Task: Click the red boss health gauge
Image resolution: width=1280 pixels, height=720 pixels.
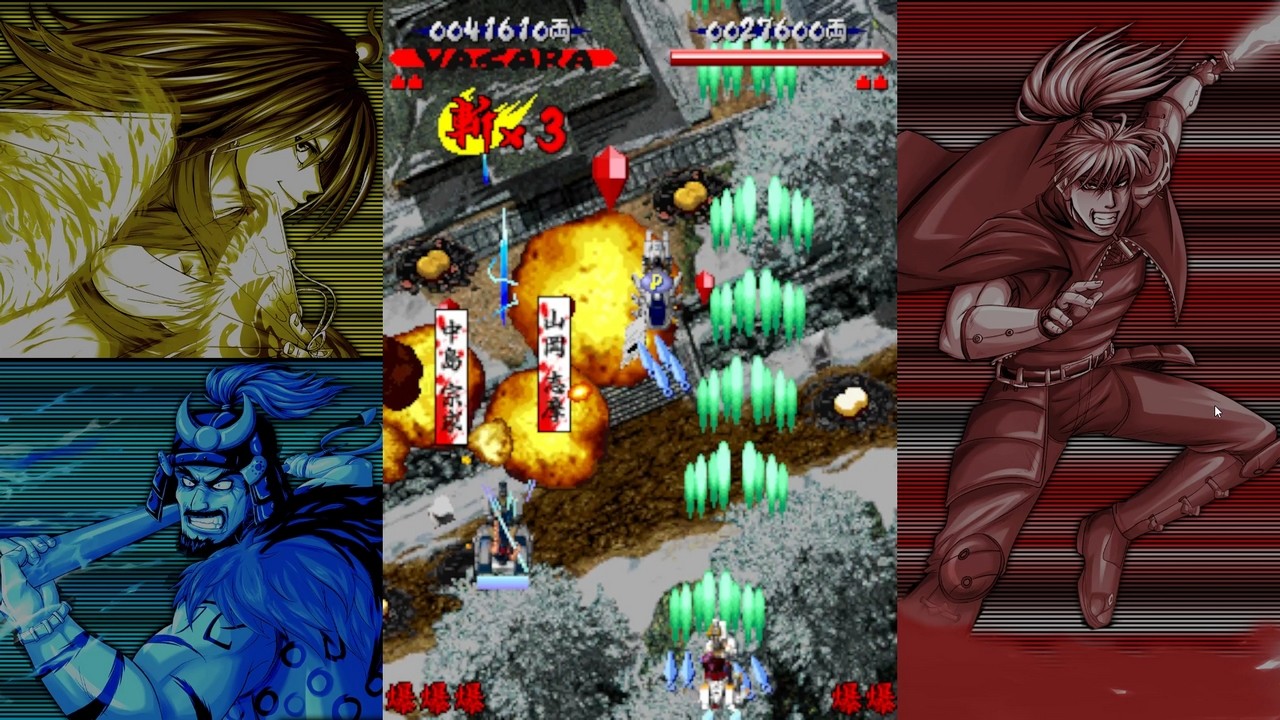Action: (780, 58)
